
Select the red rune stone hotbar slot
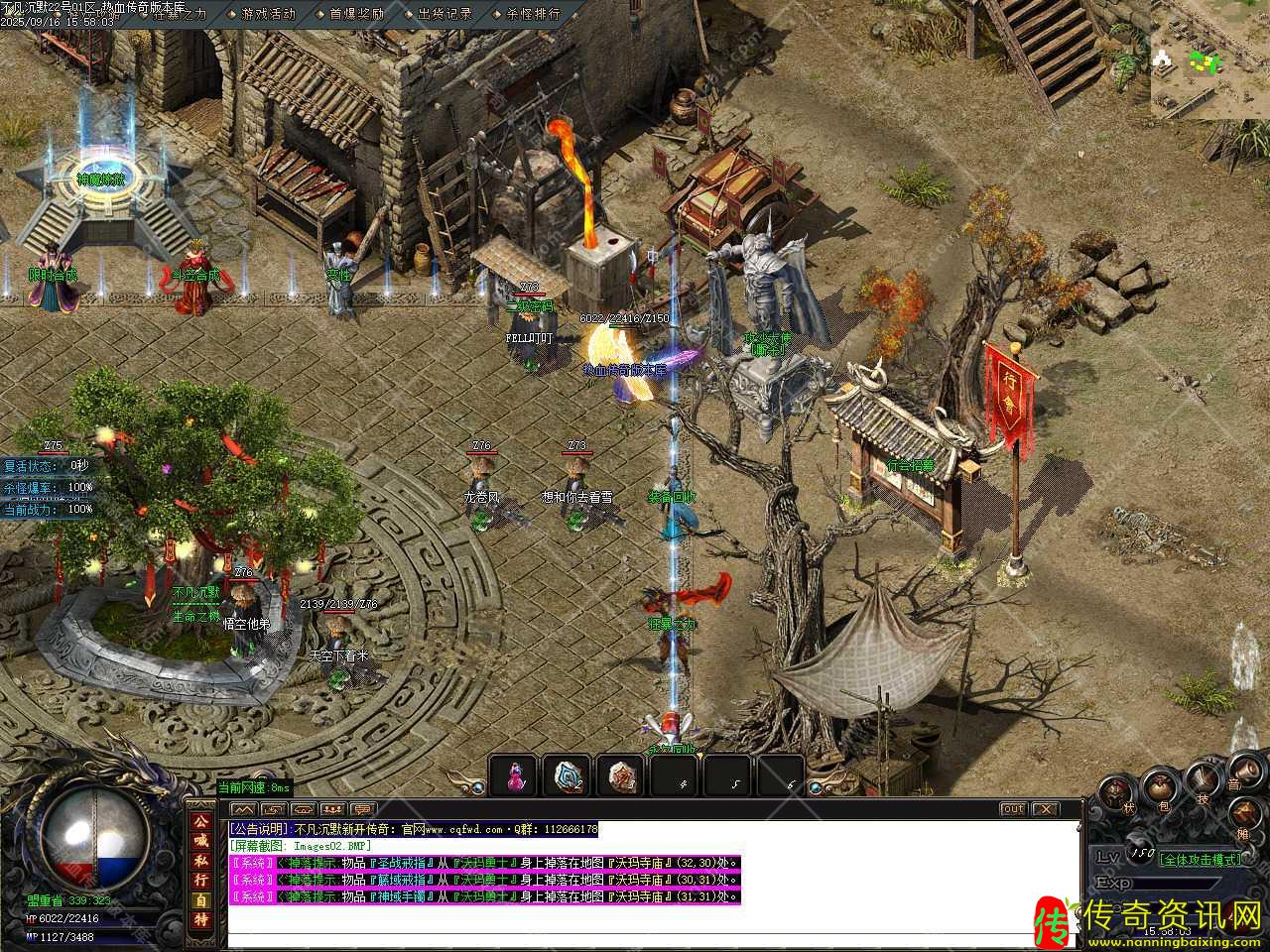click(621, 776)
